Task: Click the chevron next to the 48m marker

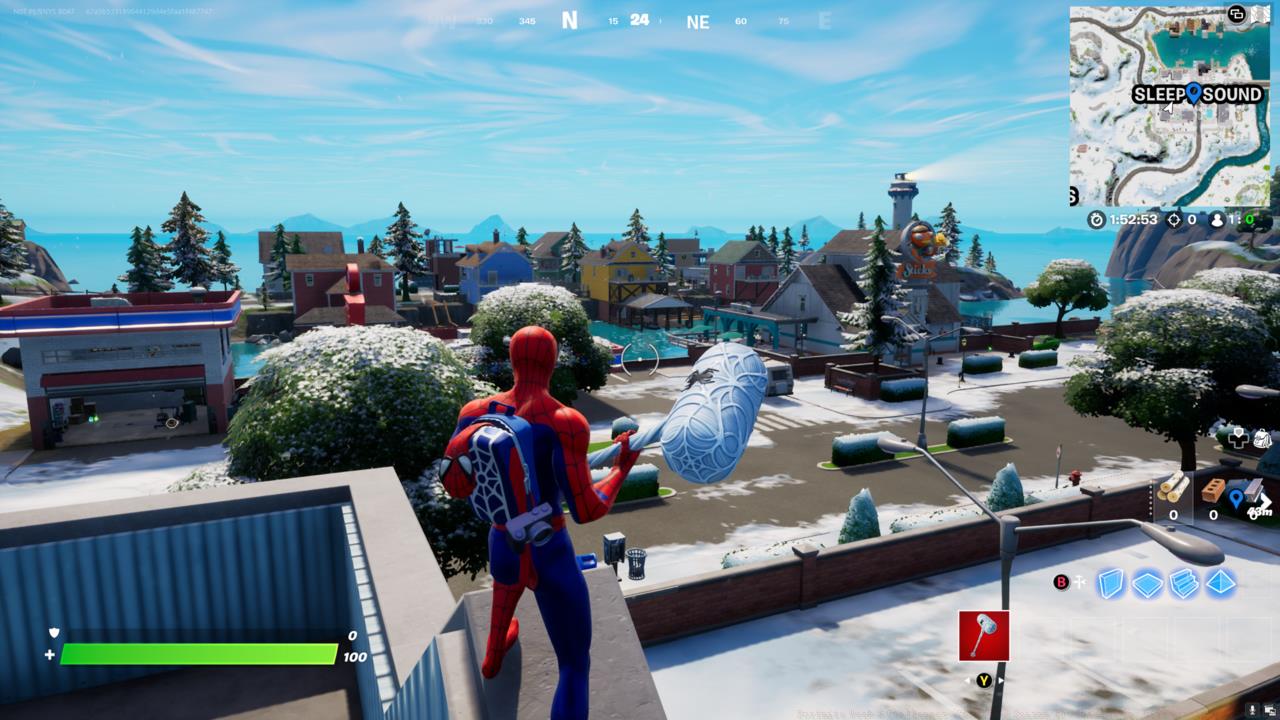Action: pyautogui.click(x=1262, y=500)
